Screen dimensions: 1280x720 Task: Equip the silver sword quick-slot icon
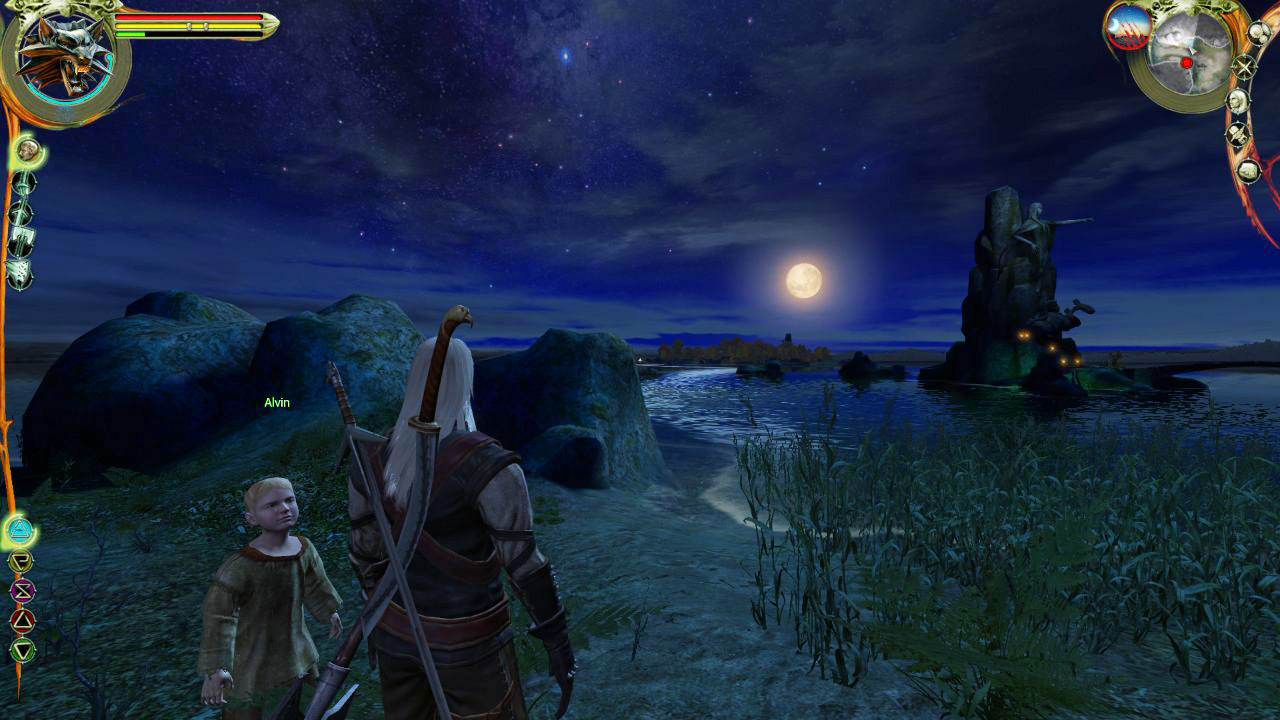(22, 210)
